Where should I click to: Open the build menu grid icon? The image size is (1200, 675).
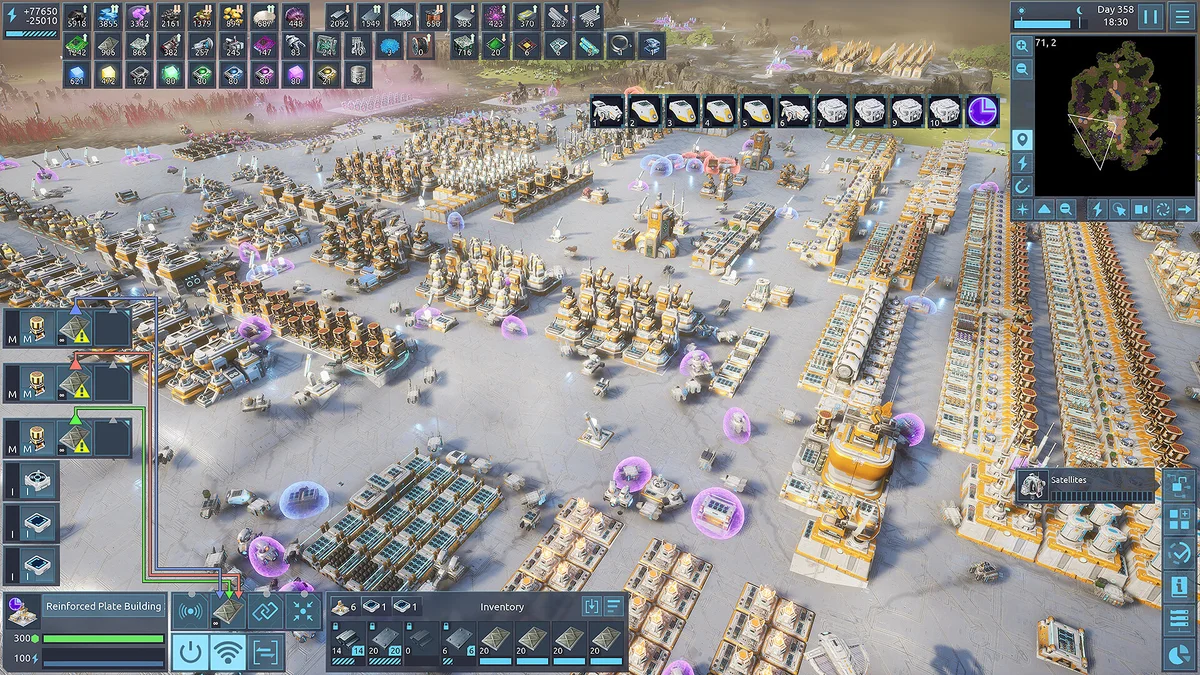point(1180,519)
